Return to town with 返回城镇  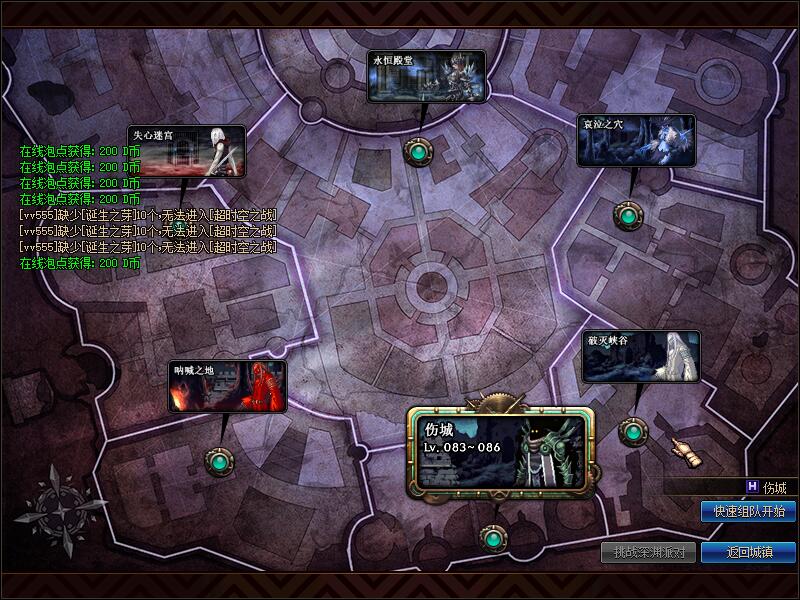748,552
